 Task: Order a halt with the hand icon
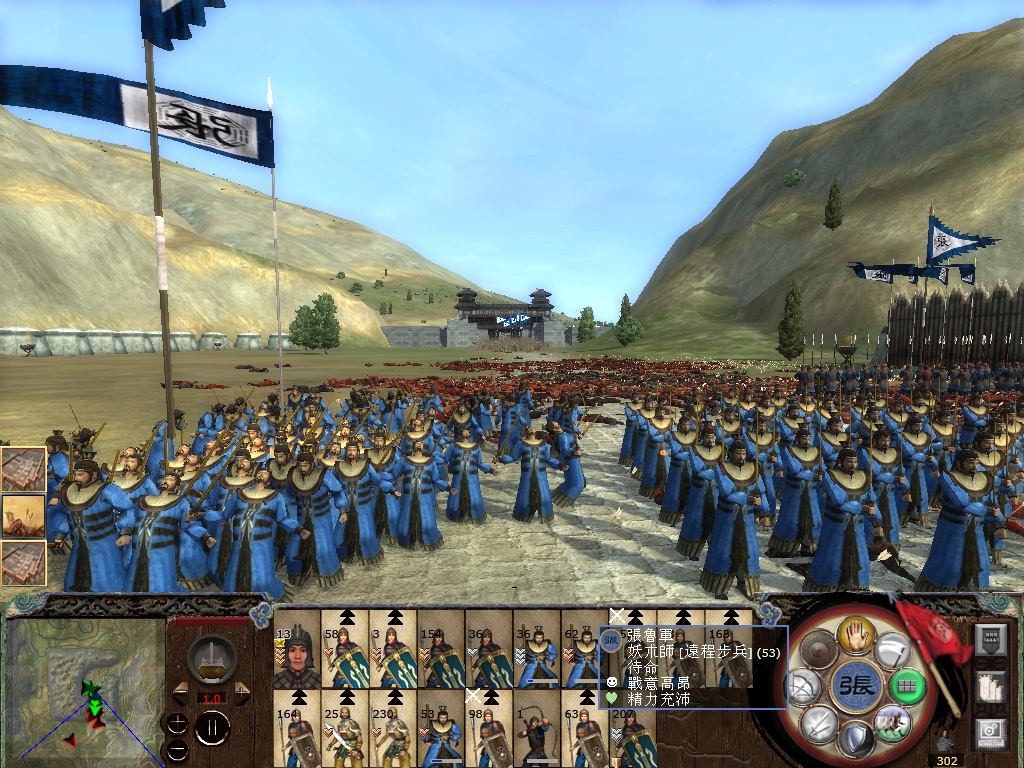pos(856,633)
